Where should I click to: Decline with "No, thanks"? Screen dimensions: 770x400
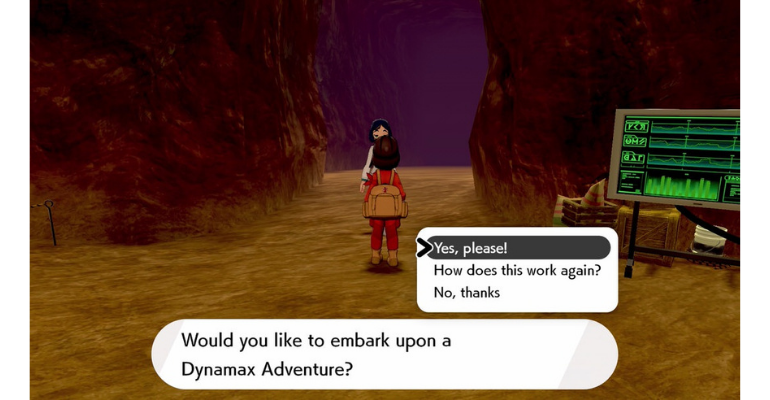467,292
